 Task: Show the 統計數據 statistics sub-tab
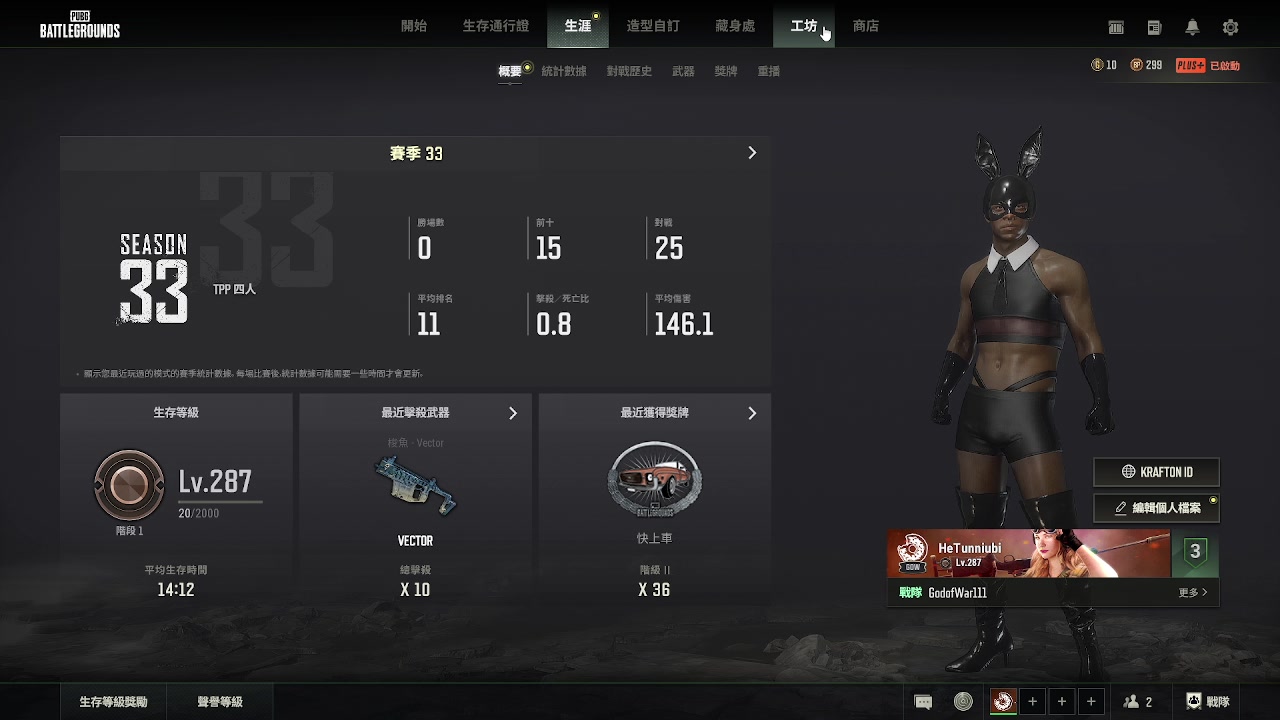coord(564,71)
